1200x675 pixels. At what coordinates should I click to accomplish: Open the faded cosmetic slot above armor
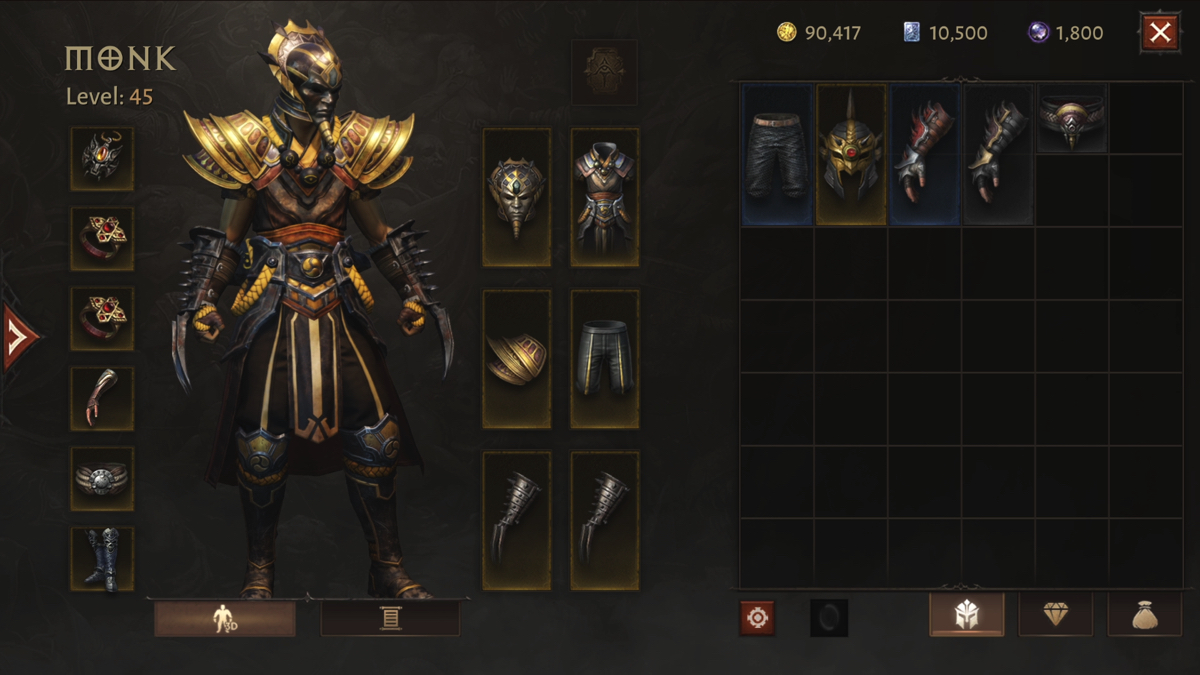tap(604, 72)
